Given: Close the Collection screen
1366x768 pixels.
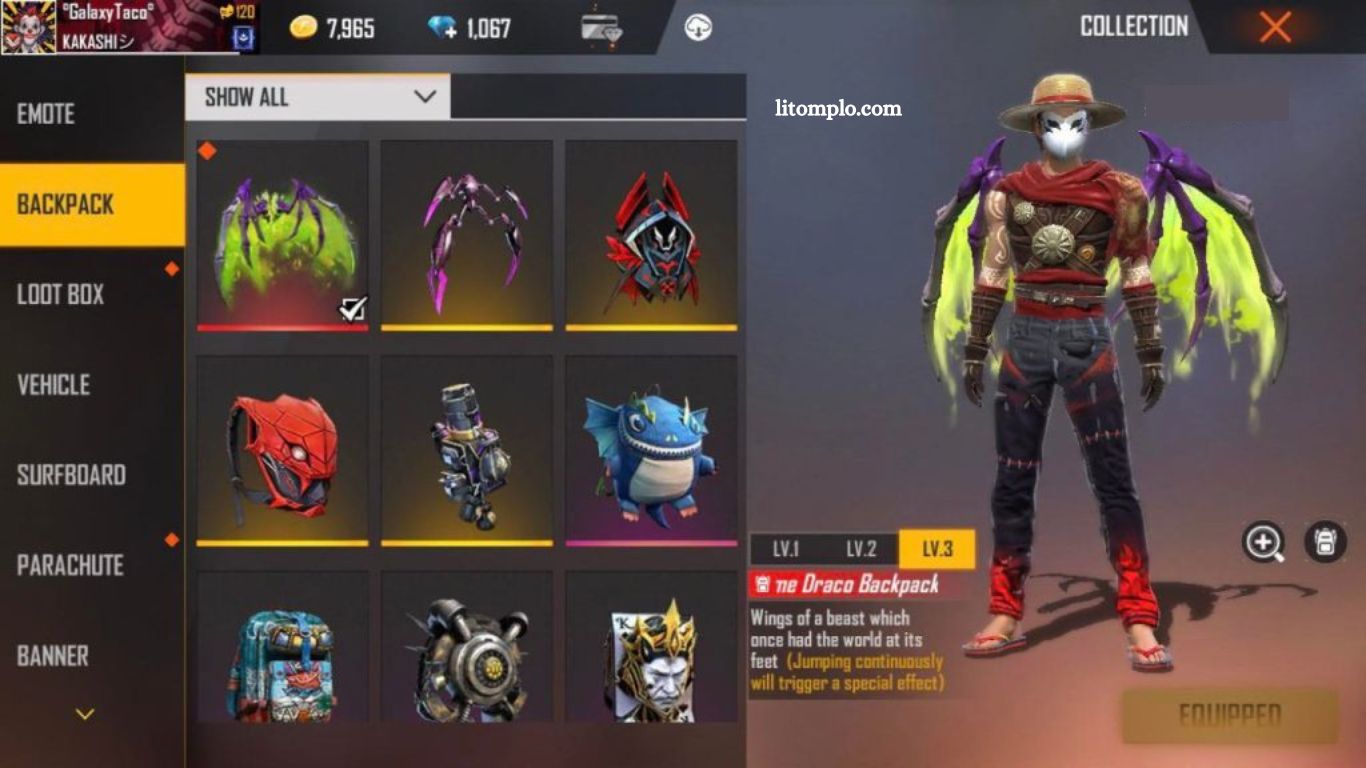Looking at the screenshot, I should pyautogui.click(x=1275, y=27).
